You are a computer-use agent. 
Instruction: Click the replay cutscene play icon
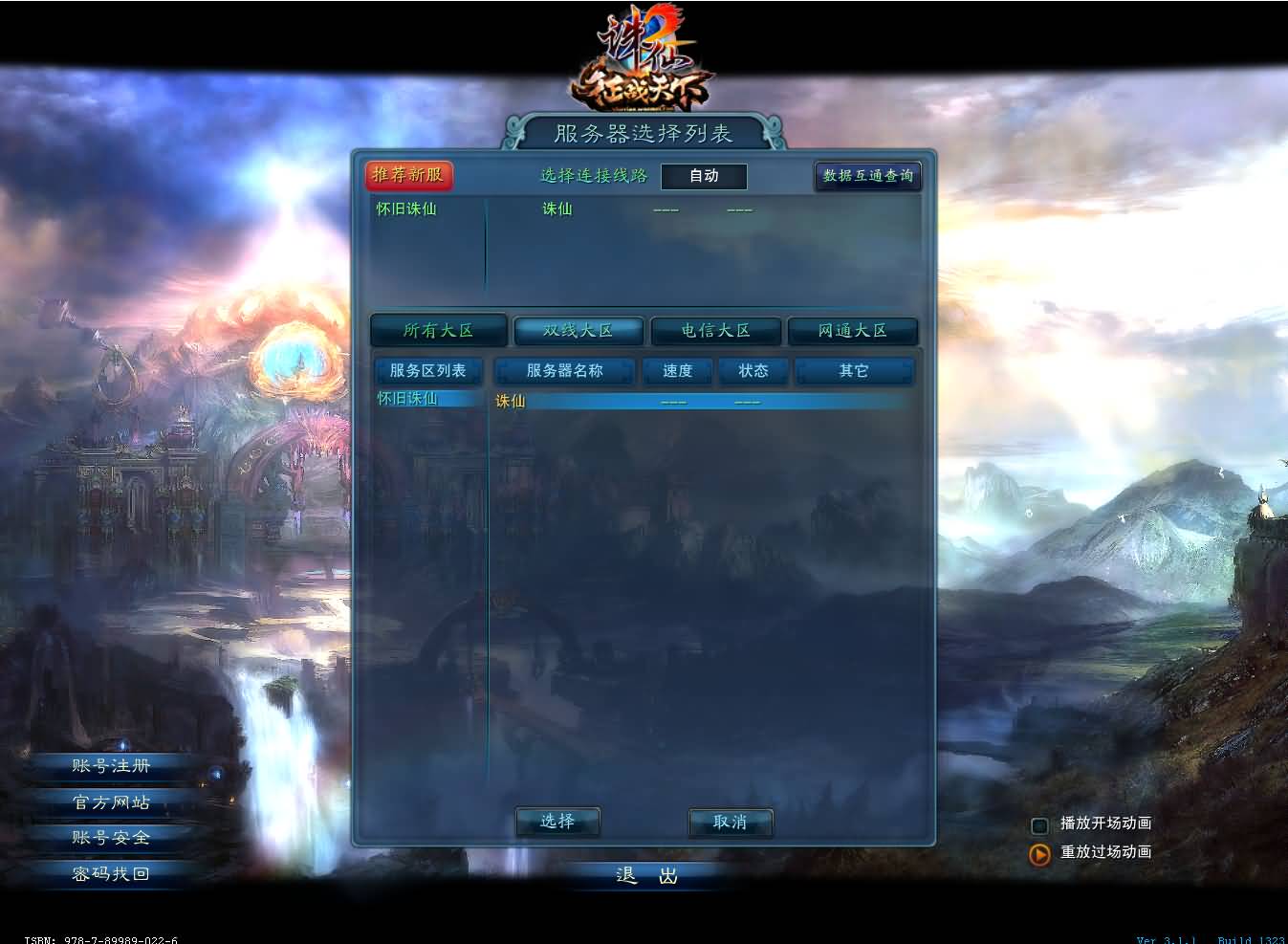(1039, 855)
